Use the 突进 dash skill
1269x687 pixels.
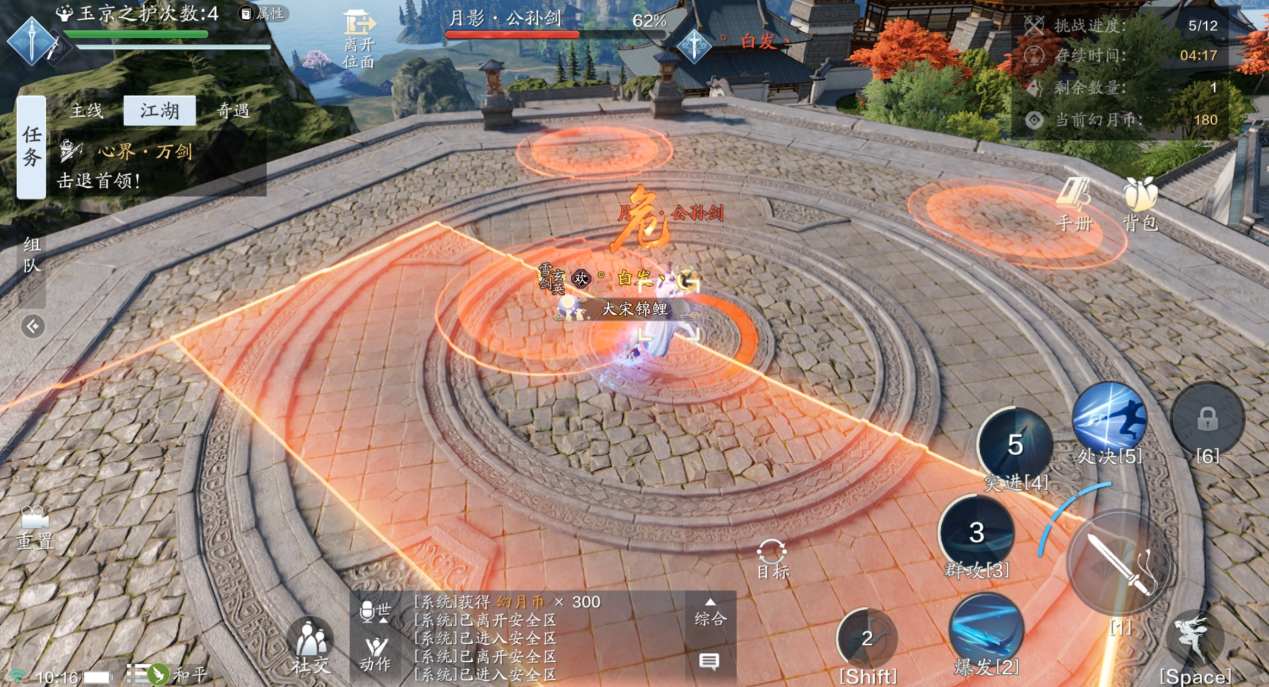point(1015,445)
